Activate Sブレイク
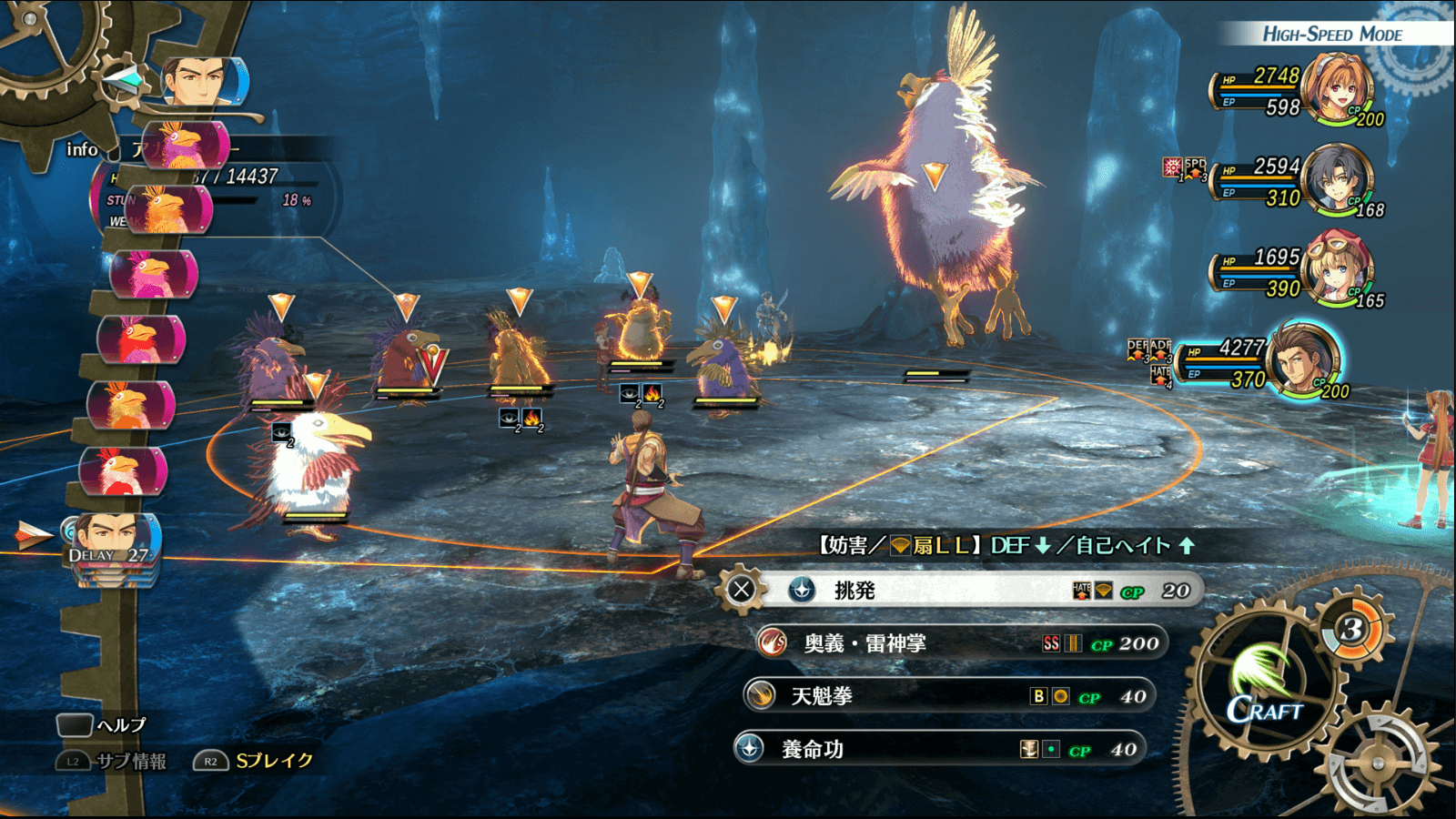The image size is (1456, 819). click(x=255, y=761)
